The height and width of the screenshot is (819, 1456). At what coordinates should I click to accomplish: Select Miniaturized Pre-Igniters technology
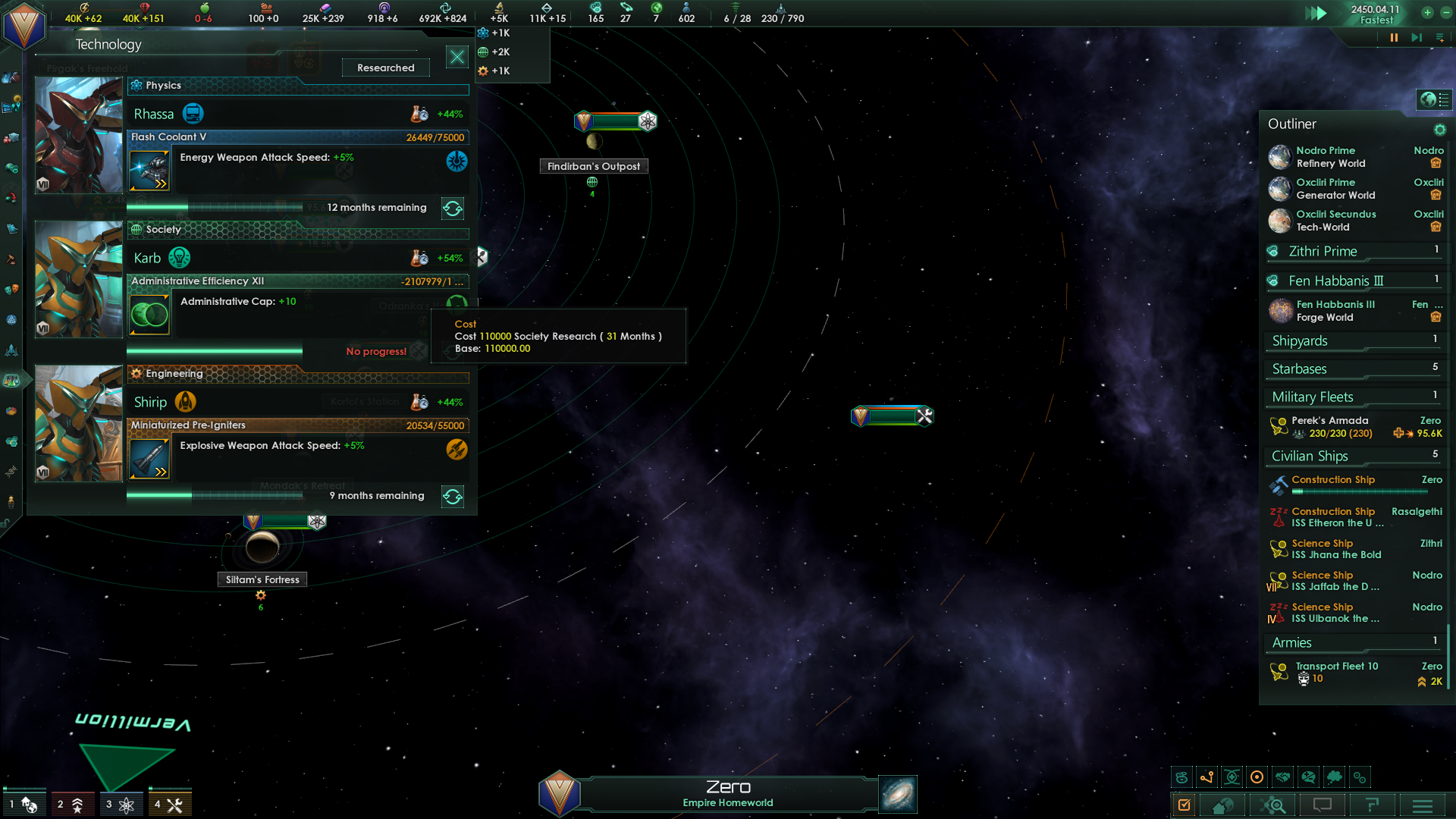tap(297, 425)
